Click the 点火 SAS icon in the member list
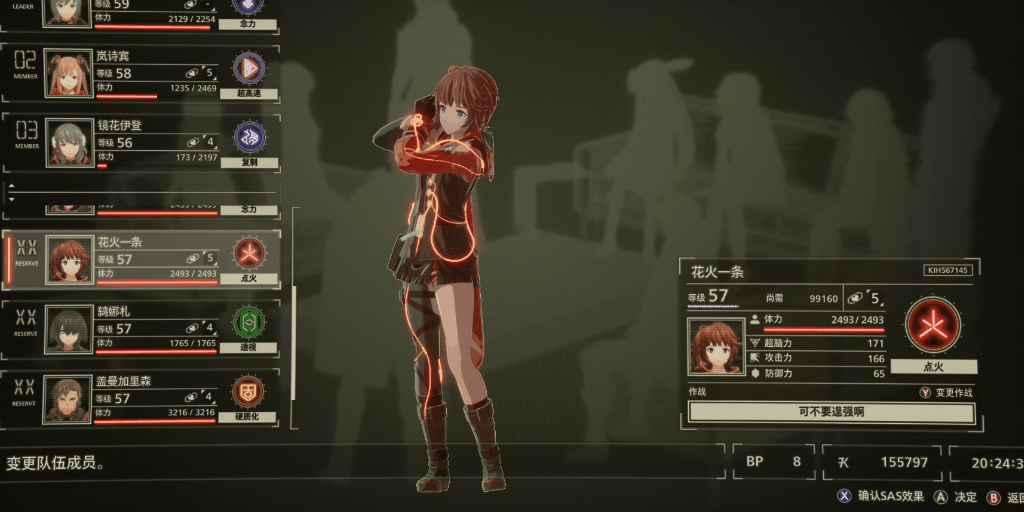The image size is (1024, 512). [248, 253]
